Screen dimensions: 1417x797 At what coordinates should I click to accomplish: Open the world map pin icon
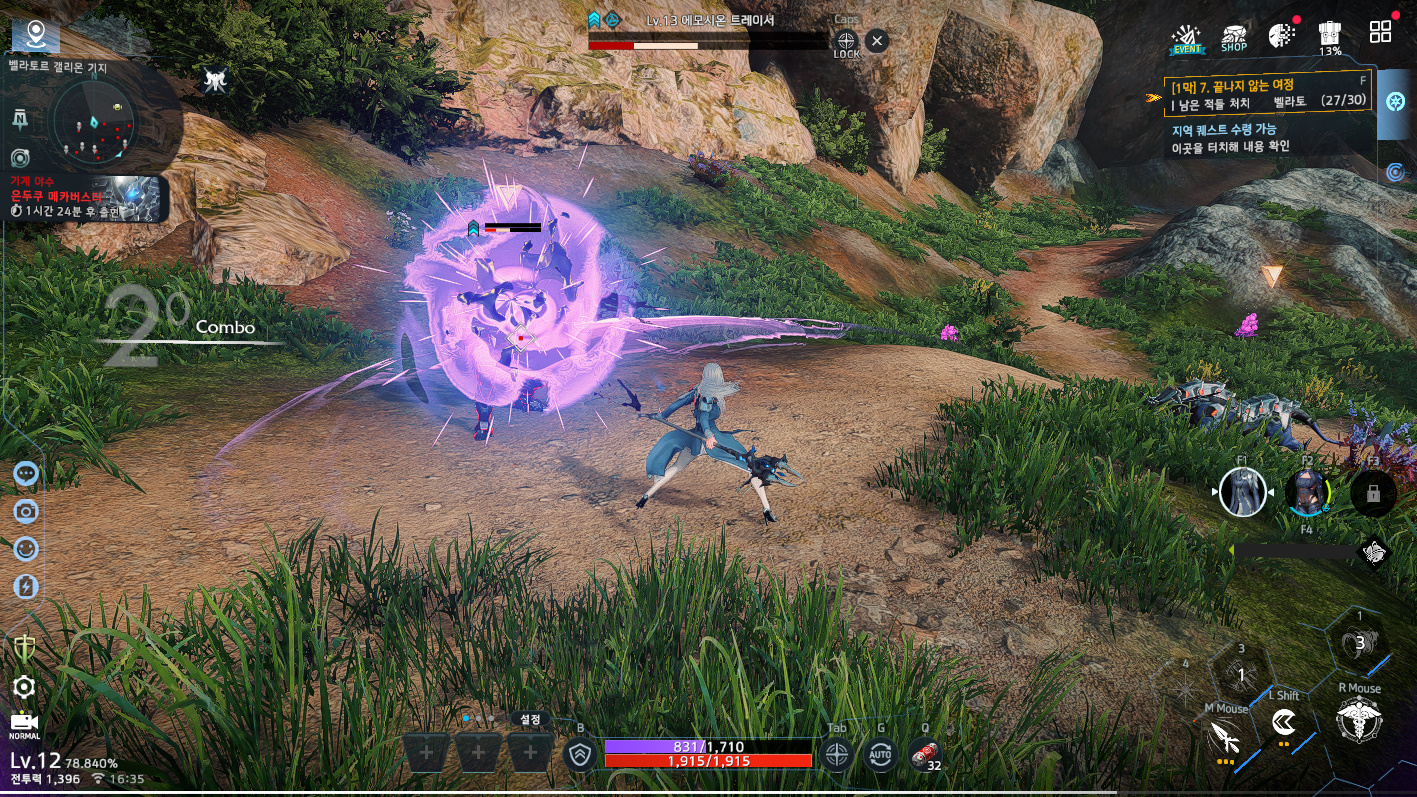point(35,36)
